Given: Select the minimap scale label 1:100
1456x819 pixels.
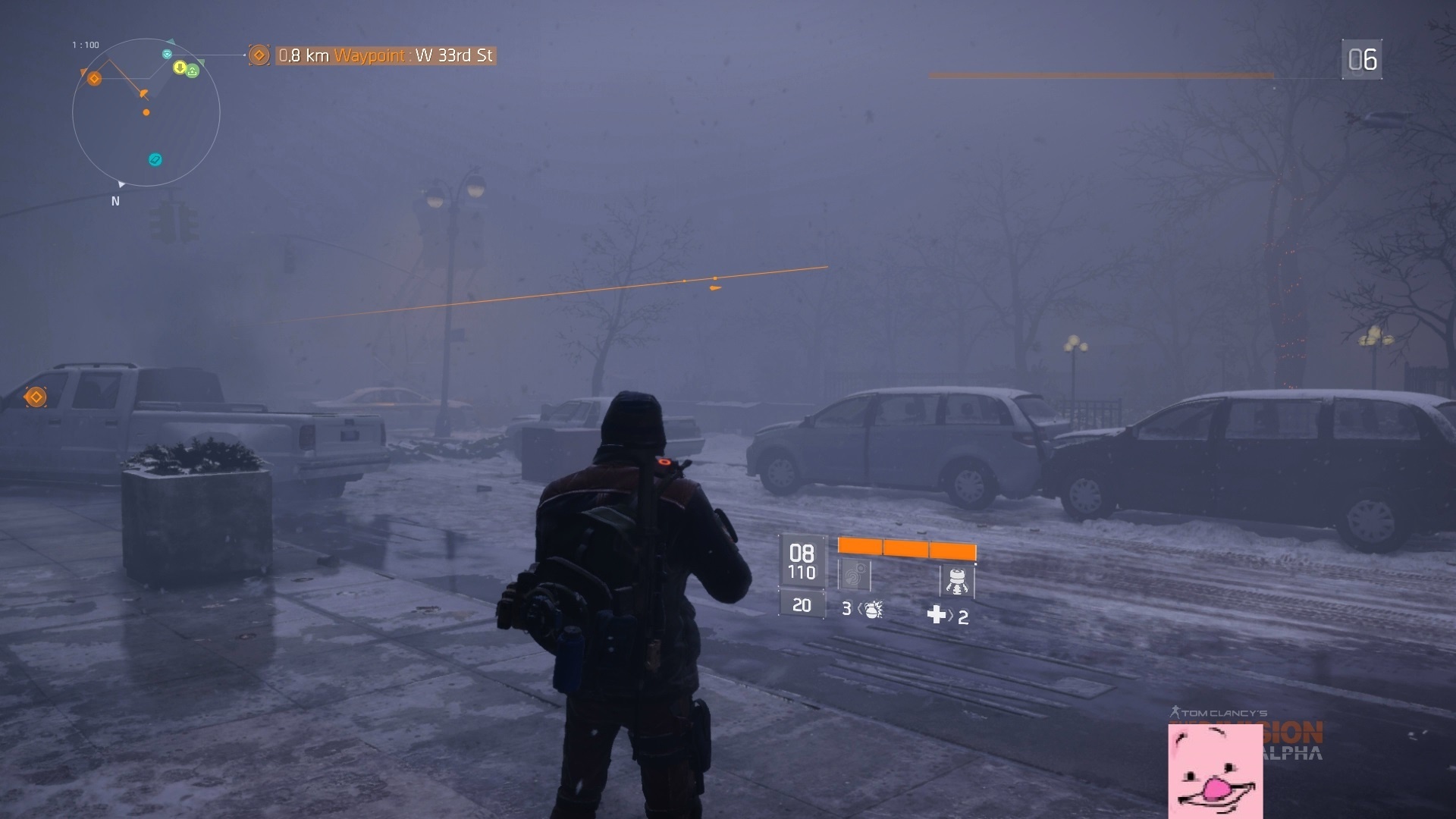Looking at the screenshot, I should click(84, 45).
